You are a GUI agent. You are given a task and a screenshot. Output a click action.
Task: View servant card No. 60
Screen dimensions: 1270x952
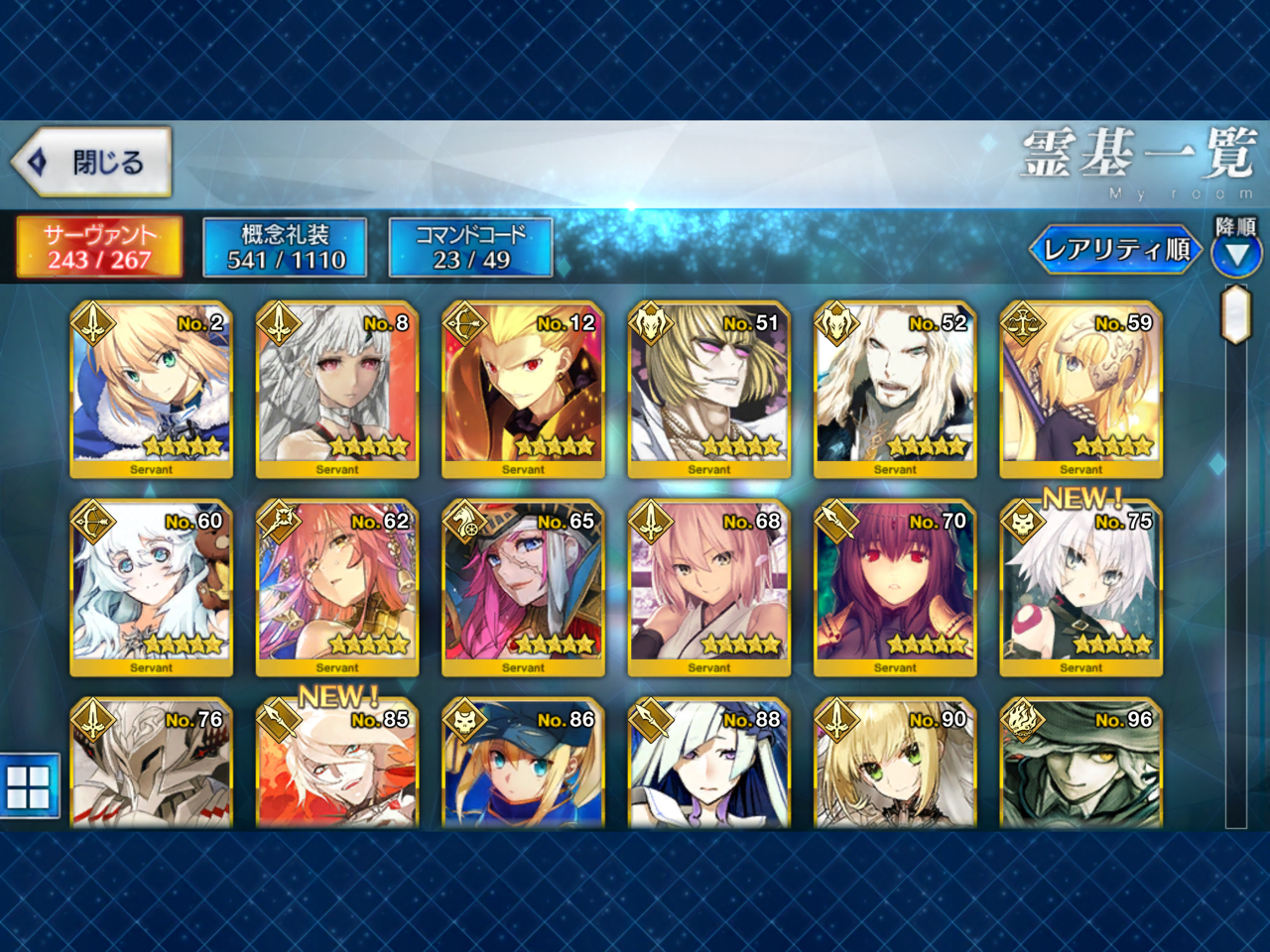[151, 587]
